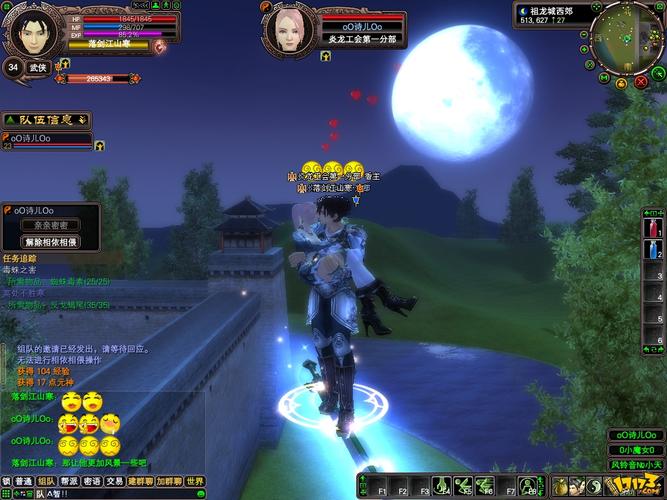Open the 帮派 guild chat channel
This screenshot has height=500, width=667.
point(68,481)
